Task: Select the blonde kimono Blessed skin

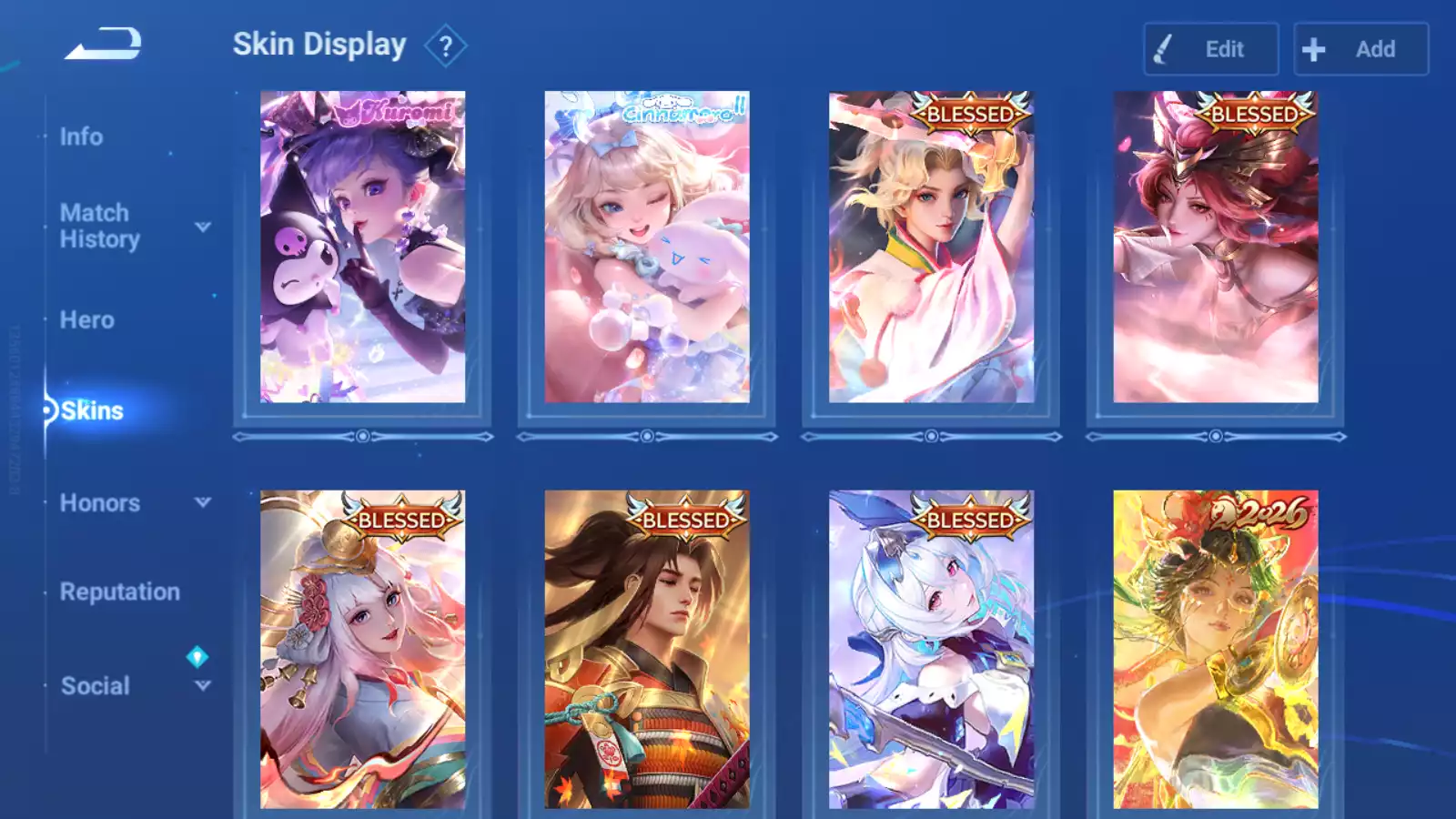Action: point(931,247)
